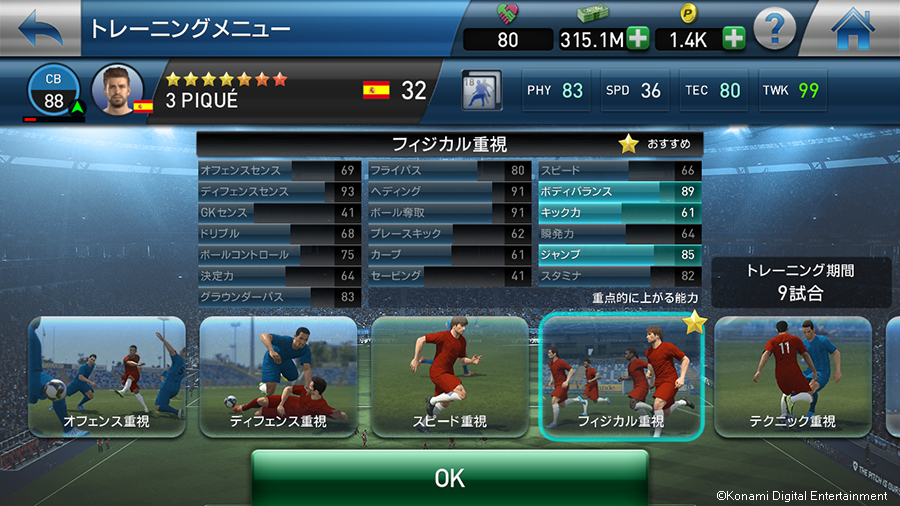Open the player card icon beside the PHY stat
This screenshot has height=506, width=900.
point(482,90)
